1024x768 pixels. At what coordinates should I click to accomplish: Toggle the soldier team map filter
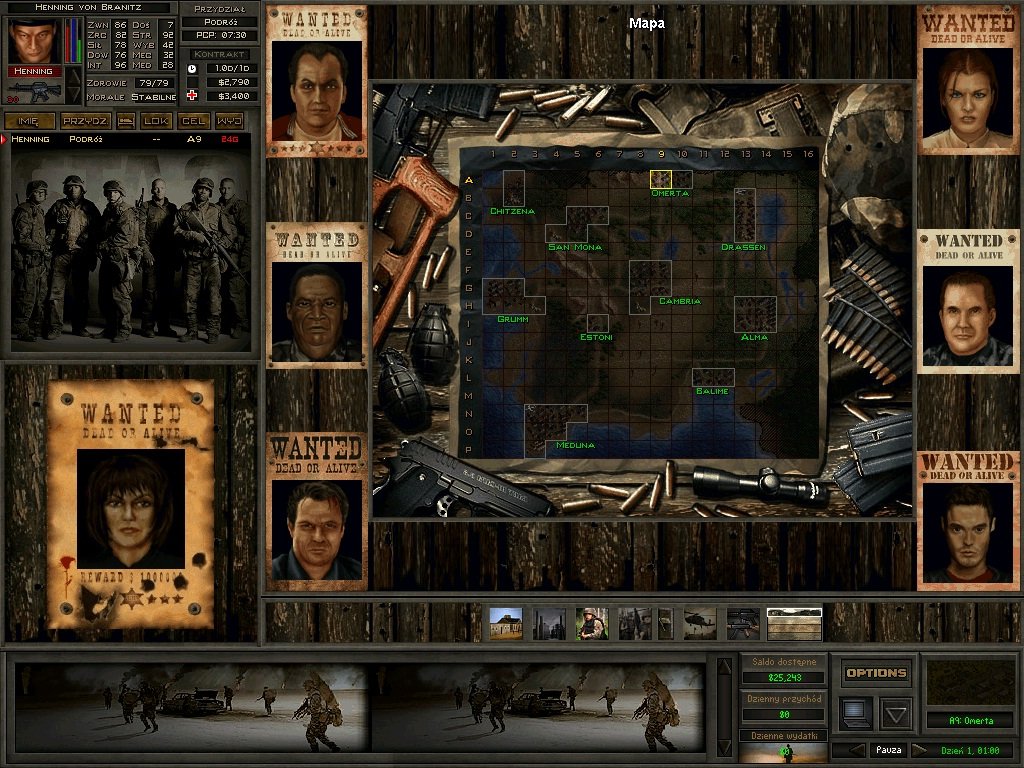pos(592,624)
